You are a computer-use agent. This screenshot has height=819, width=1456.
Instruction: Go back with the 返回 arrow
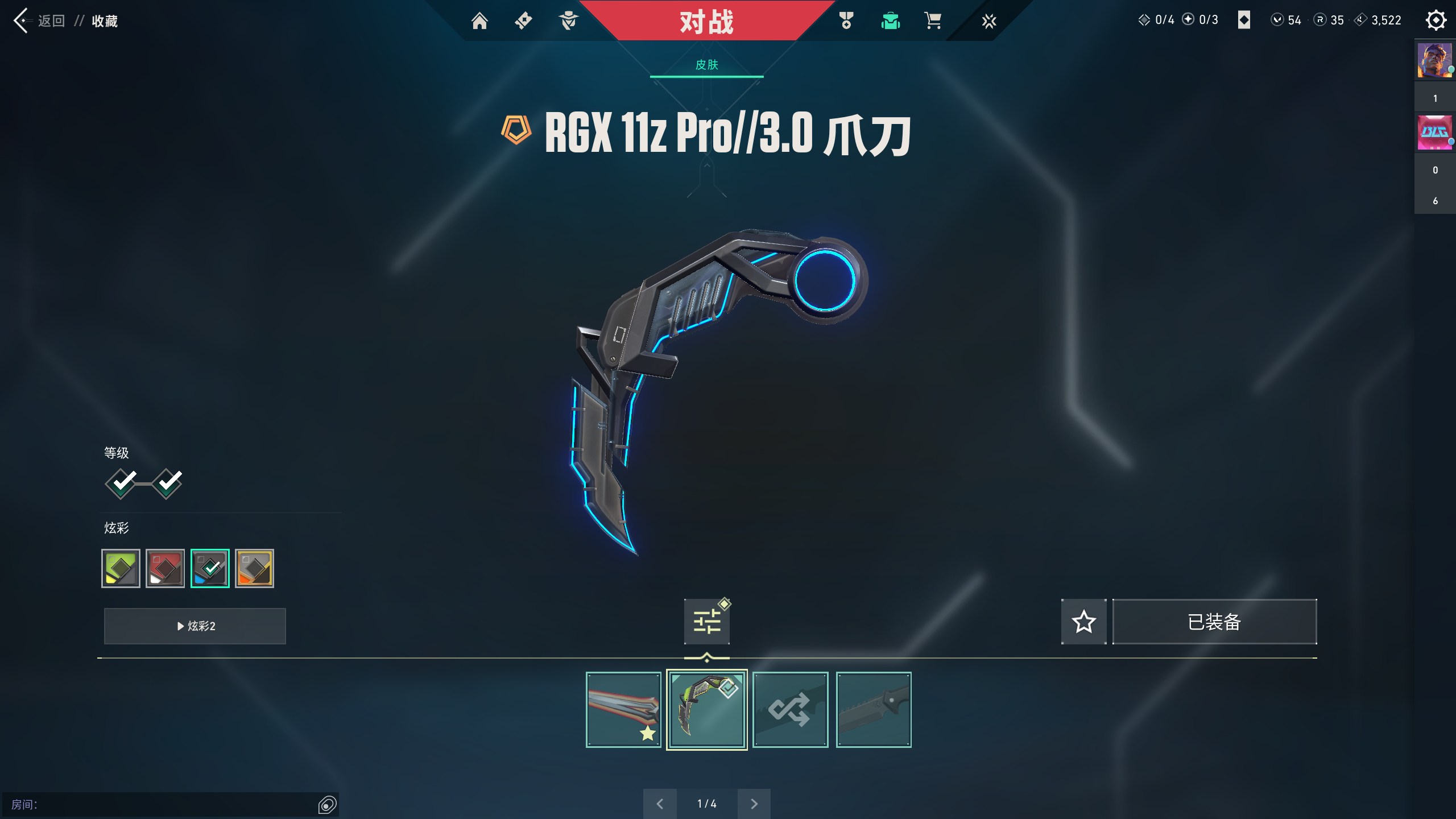(x=23, y=21)
